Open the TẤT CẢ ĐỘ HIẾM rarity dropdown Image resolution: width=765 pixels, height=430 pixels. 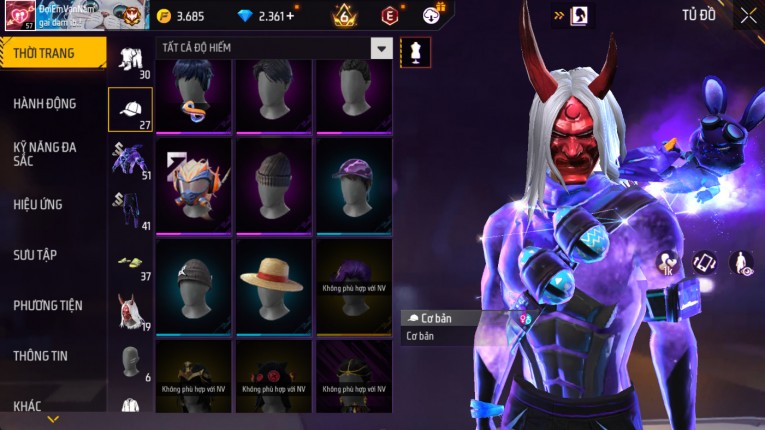point(381,48)
